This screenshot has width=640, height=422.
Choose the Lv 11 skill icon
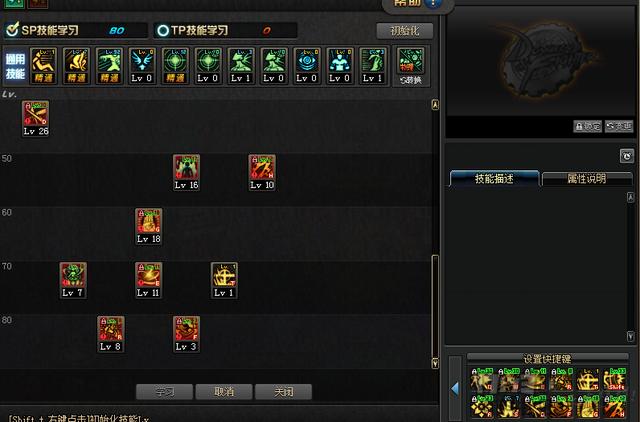(148, 277)
